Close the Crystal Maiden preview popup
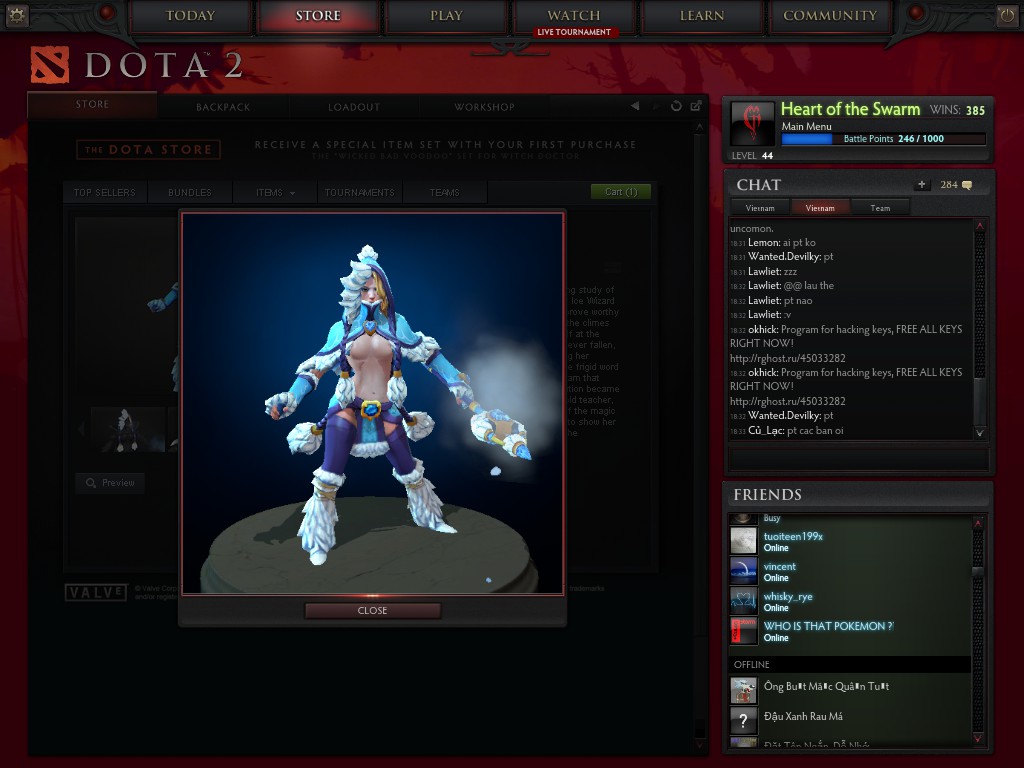1024x768 pixels. pos(372,610)
